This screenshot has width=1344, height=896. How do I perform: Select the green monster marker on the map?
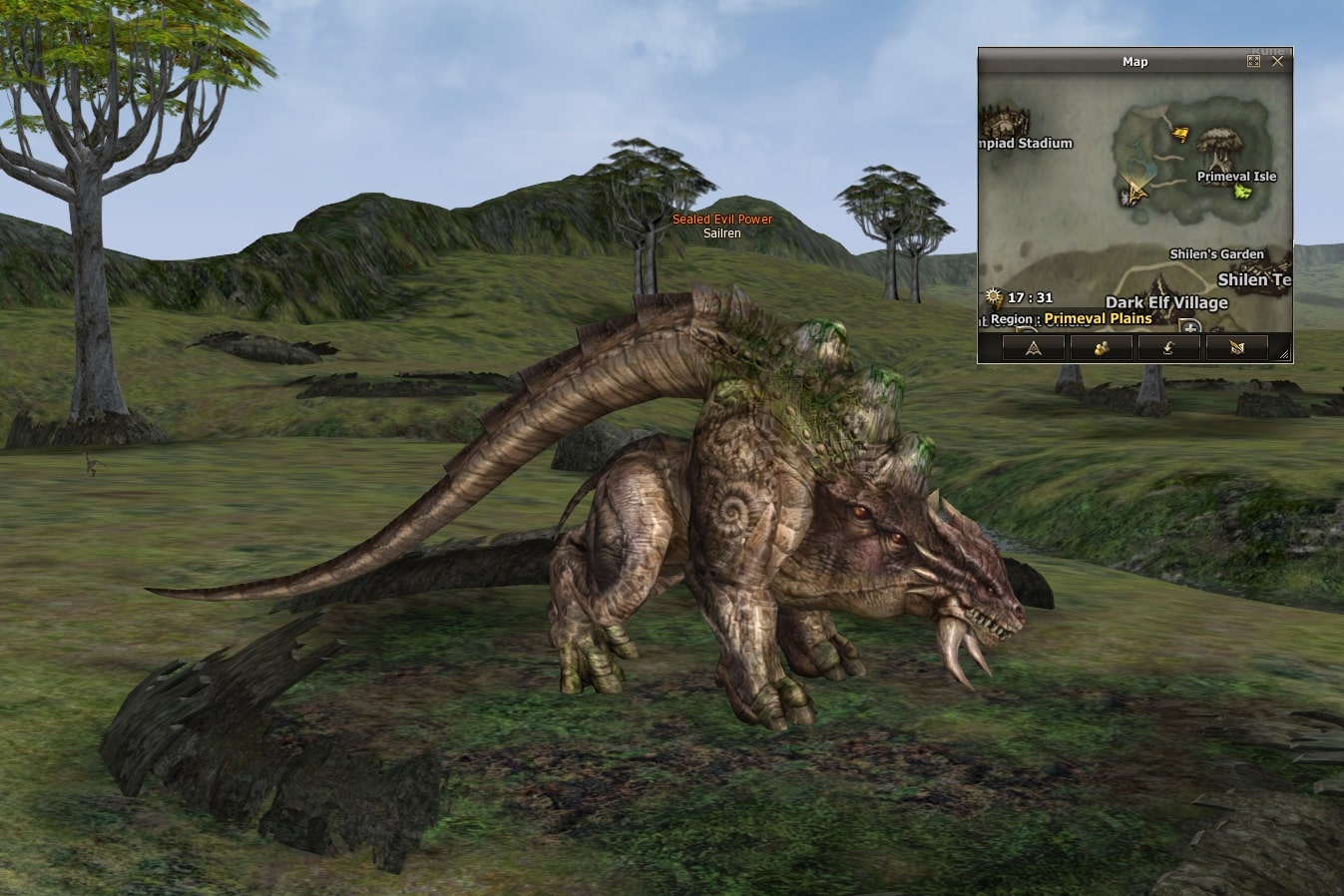pos(1242,191)
